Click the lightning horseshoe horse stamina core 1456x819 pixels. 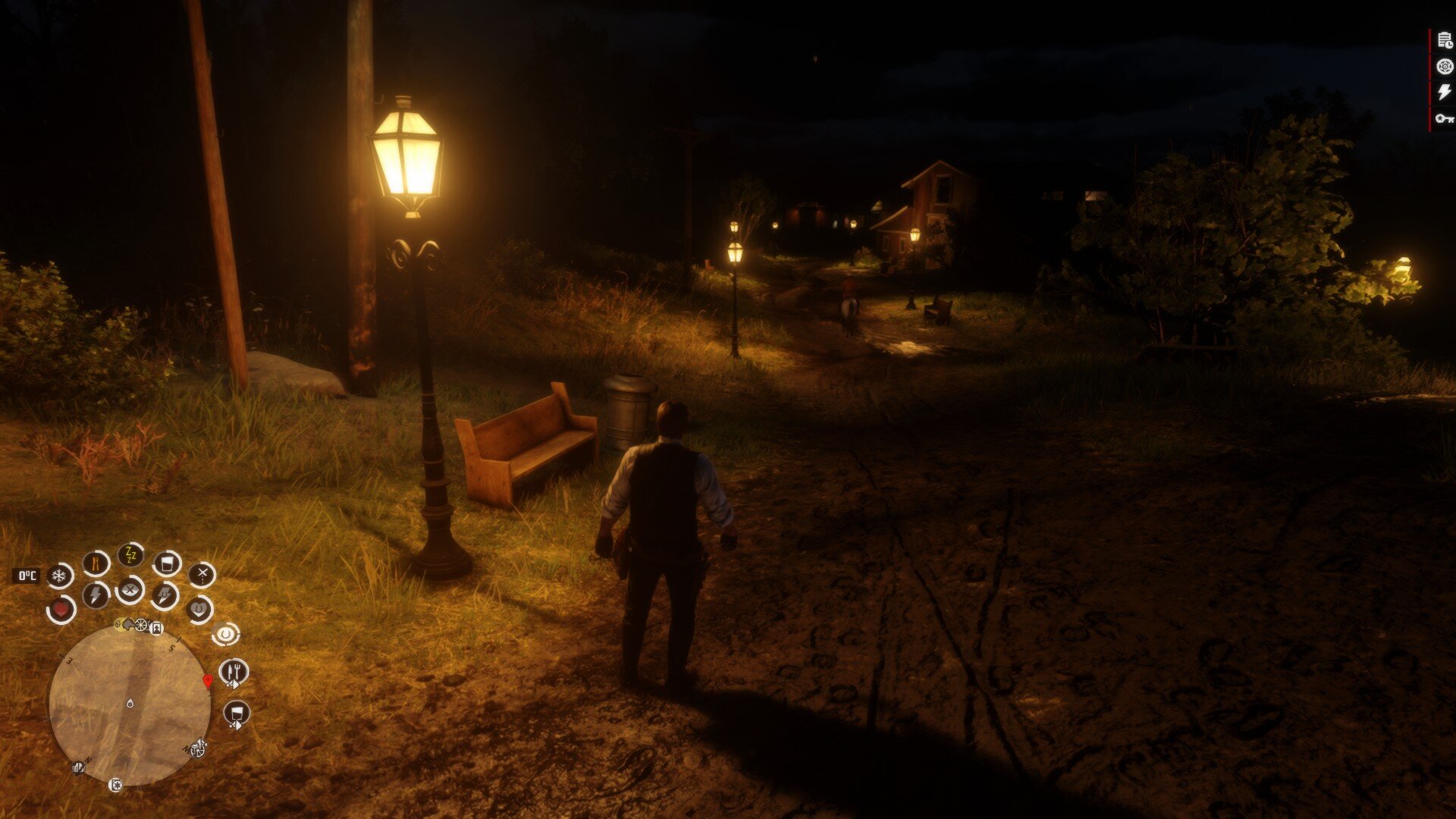click(165, 595)
